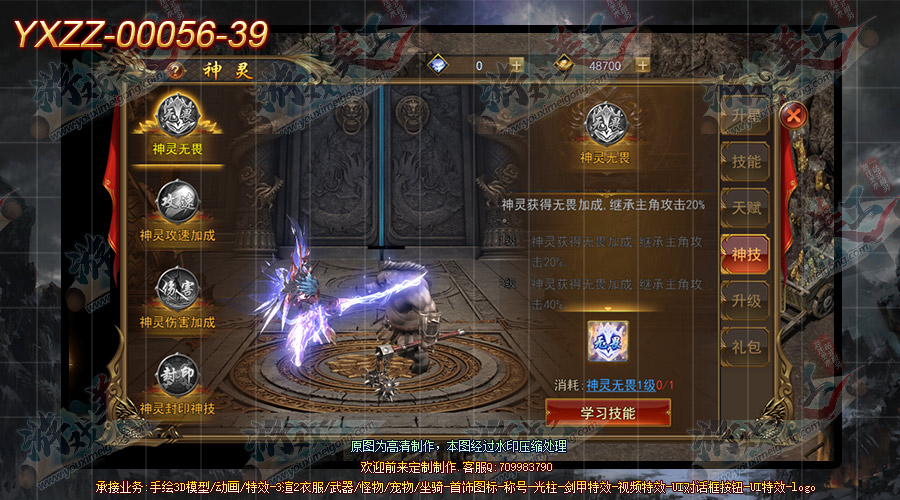Open help via the question mark icon
This screenshot has width=900, height=500.
pos(178,71)
